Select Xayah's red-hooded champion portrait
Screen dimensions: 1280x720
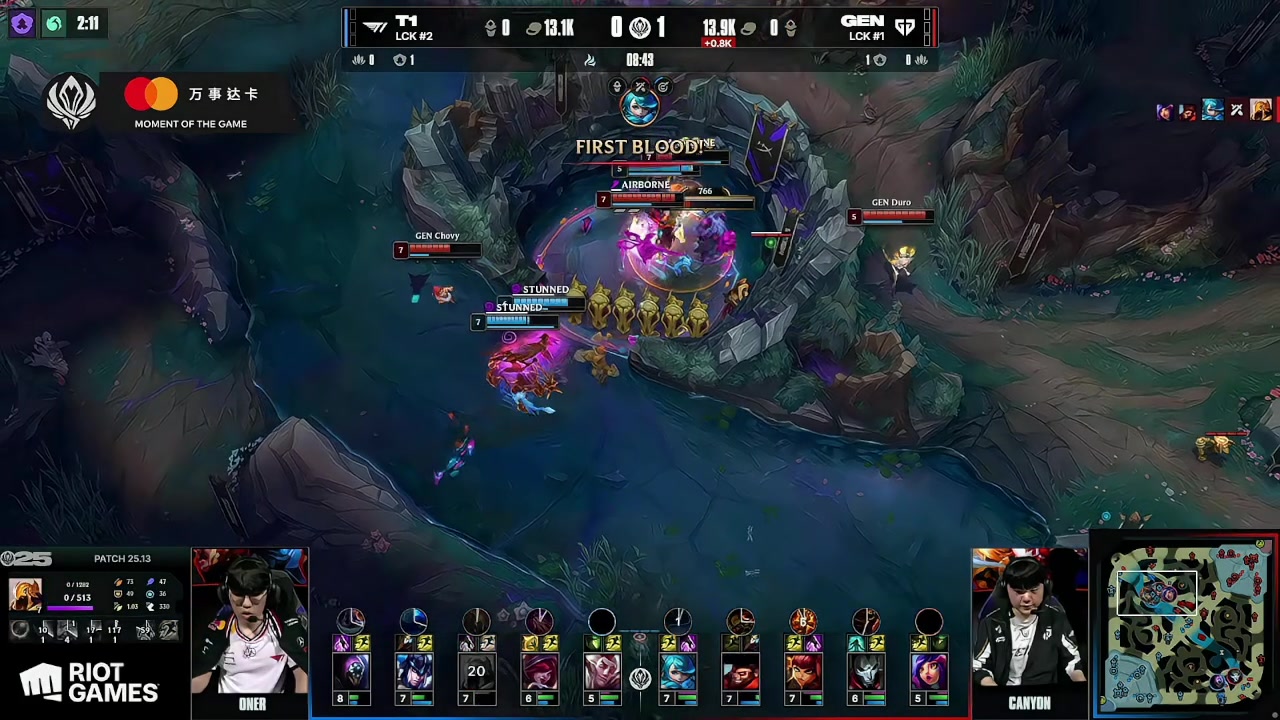pyautogui.click(x=540, y=671)
